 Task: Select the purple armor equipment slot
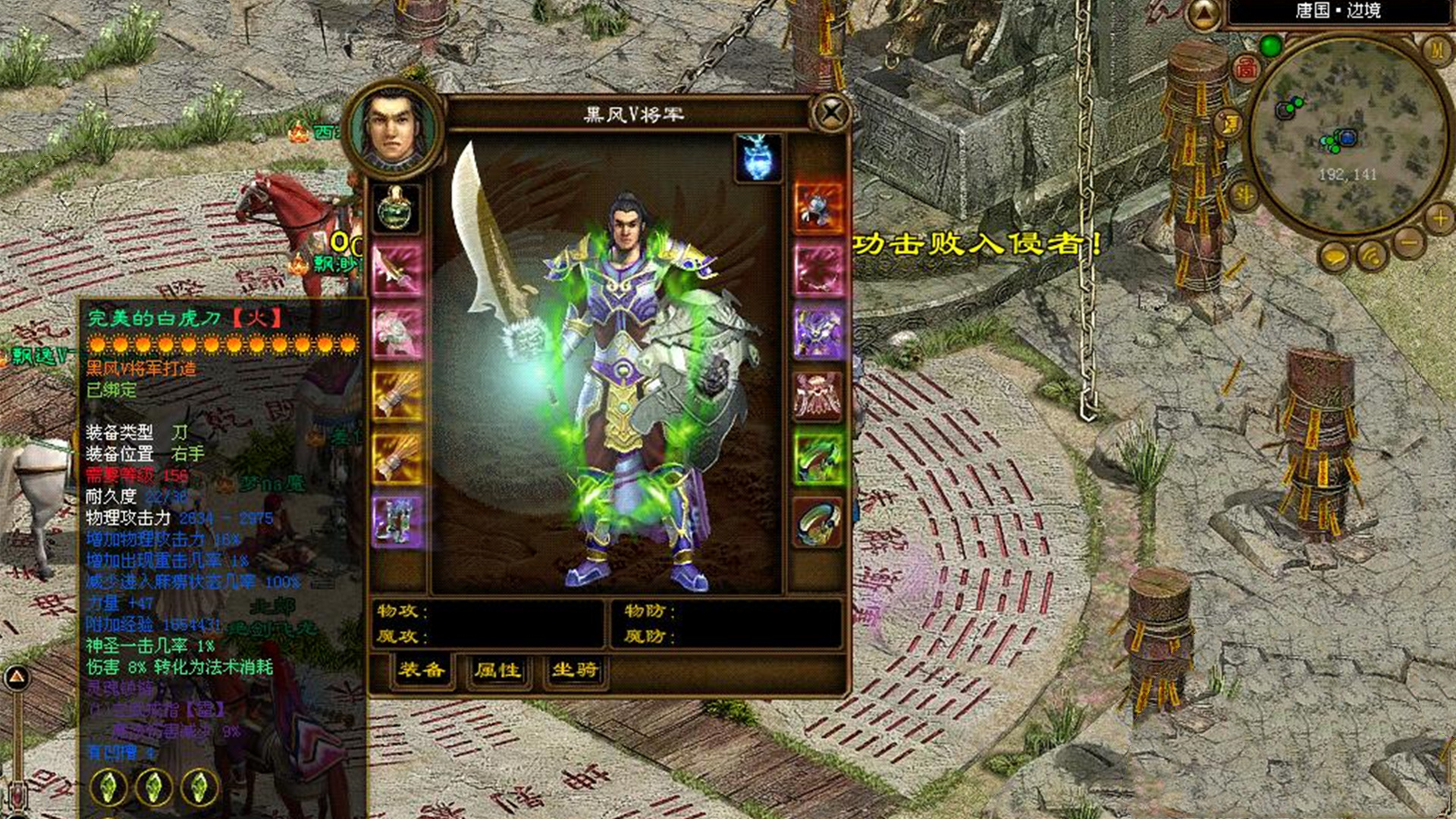pyautogui.click(x=818, y=331)
